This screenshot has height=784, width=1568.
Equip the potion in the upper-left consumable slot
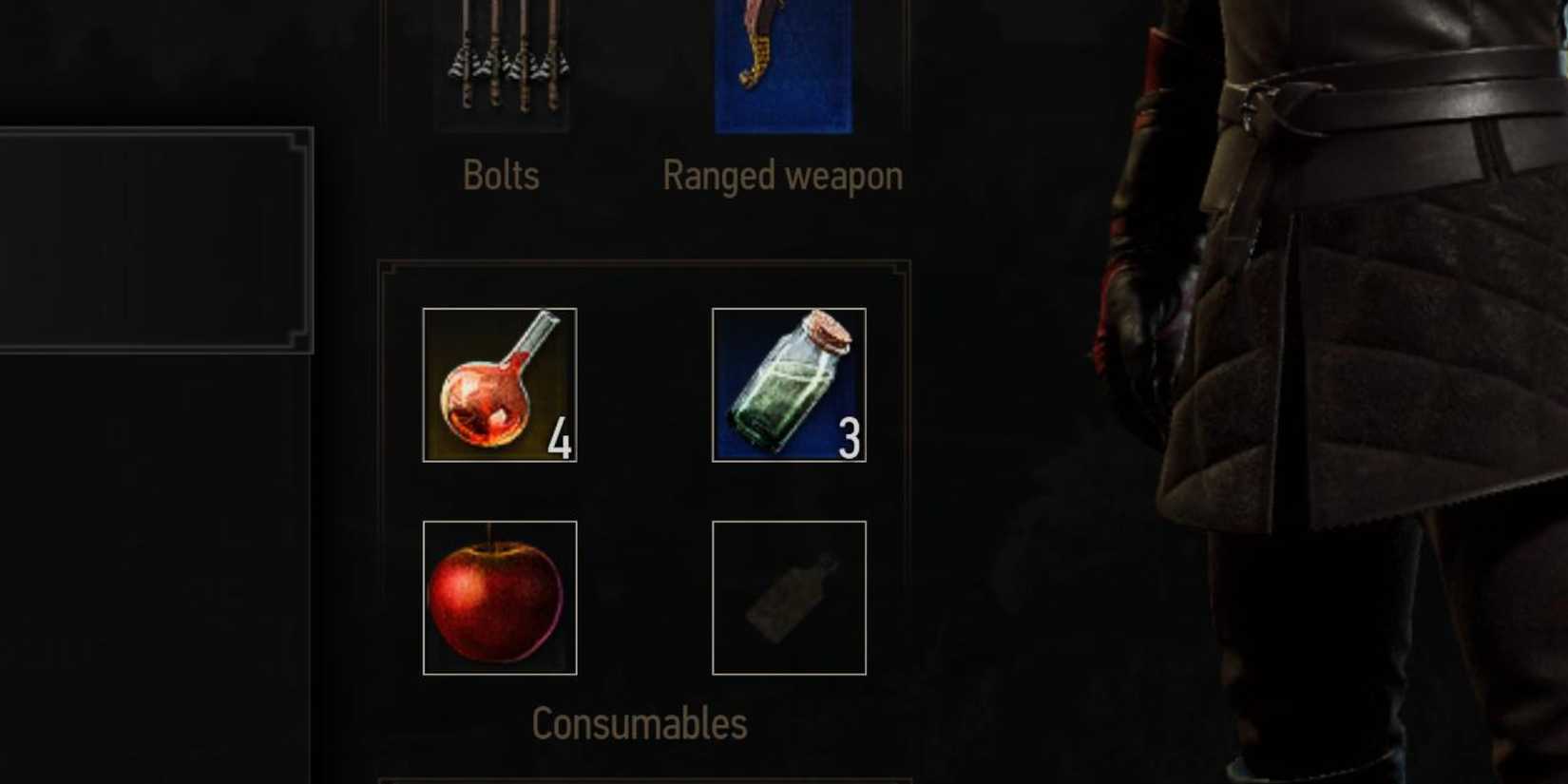point(499,383)
